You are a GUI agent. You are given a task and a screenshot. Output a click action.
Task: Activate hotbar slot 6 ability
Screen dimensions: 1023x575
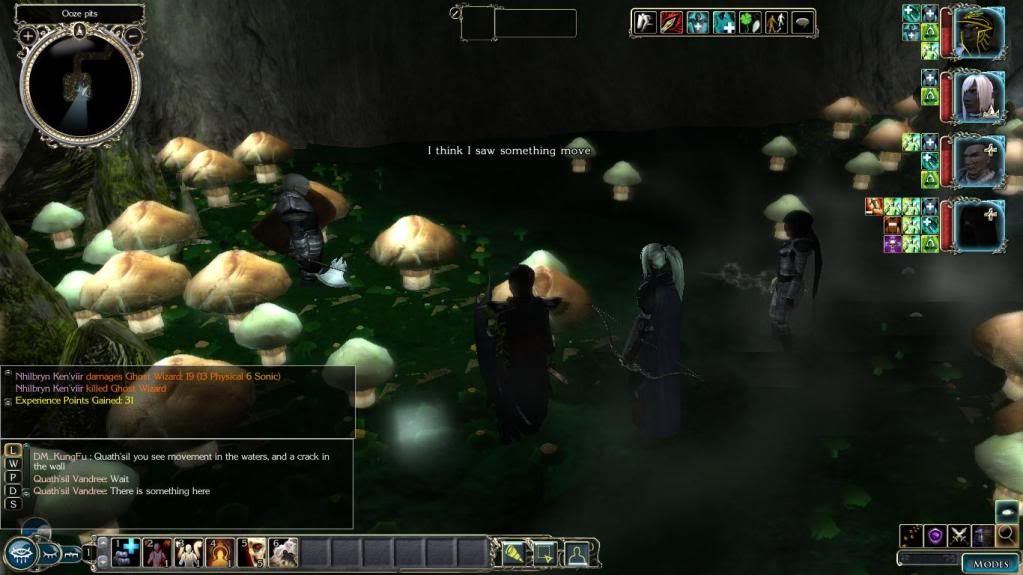coord(283,551)
